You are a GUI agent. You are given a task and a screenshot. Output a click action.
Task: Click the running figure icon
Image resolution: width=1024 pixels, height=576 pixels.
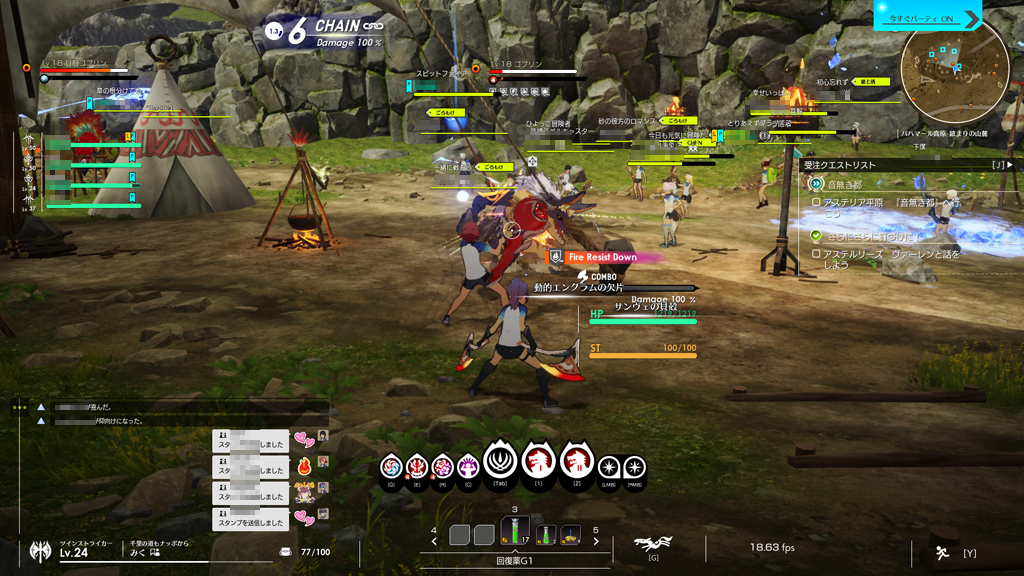[x=942, y=552]
